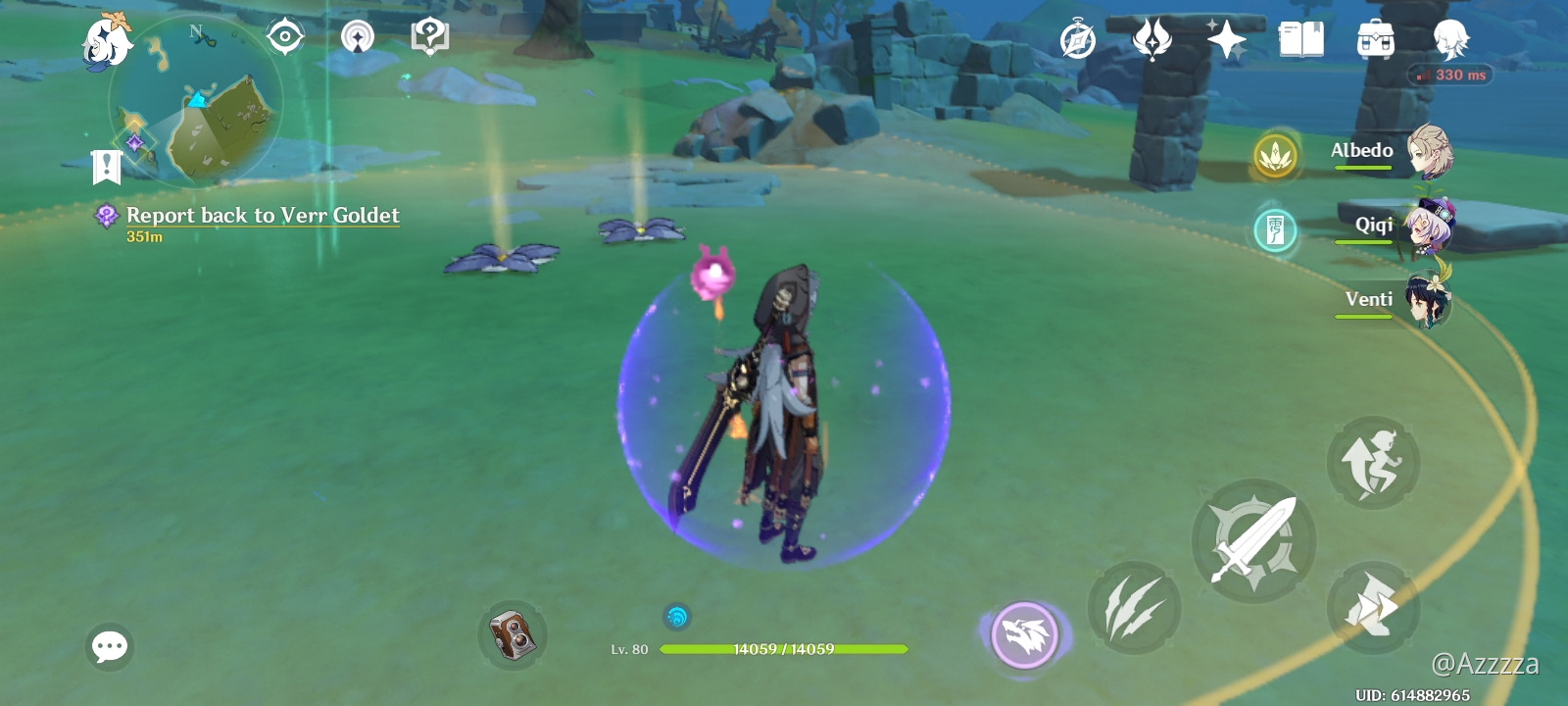This screenshot has height=706, width=1568.
Task: Use the camera gadget
Action: tap(513, 635)
